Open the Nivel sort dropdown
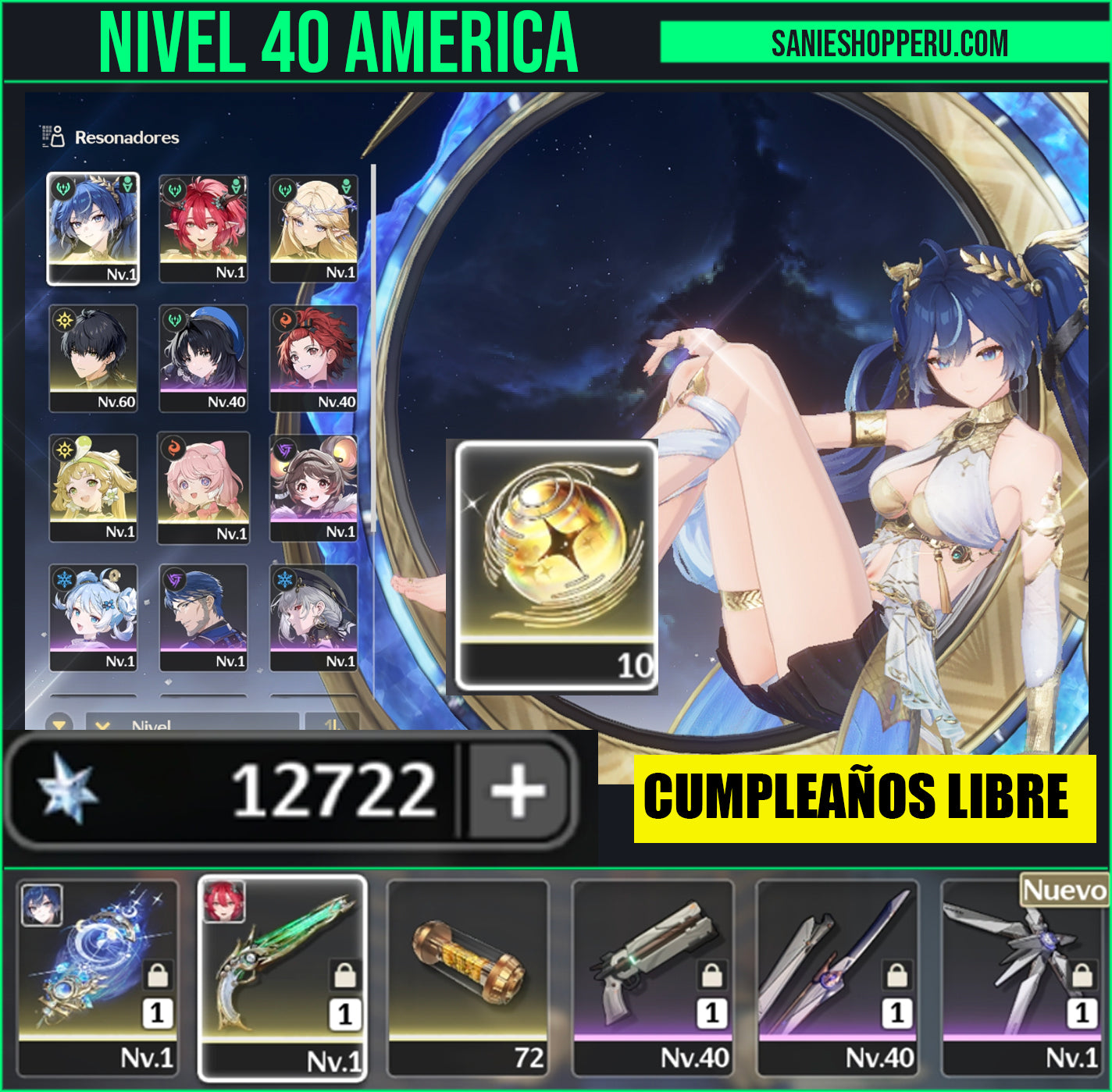Viewport: 1112px width, 1092px height. [191, 723]
